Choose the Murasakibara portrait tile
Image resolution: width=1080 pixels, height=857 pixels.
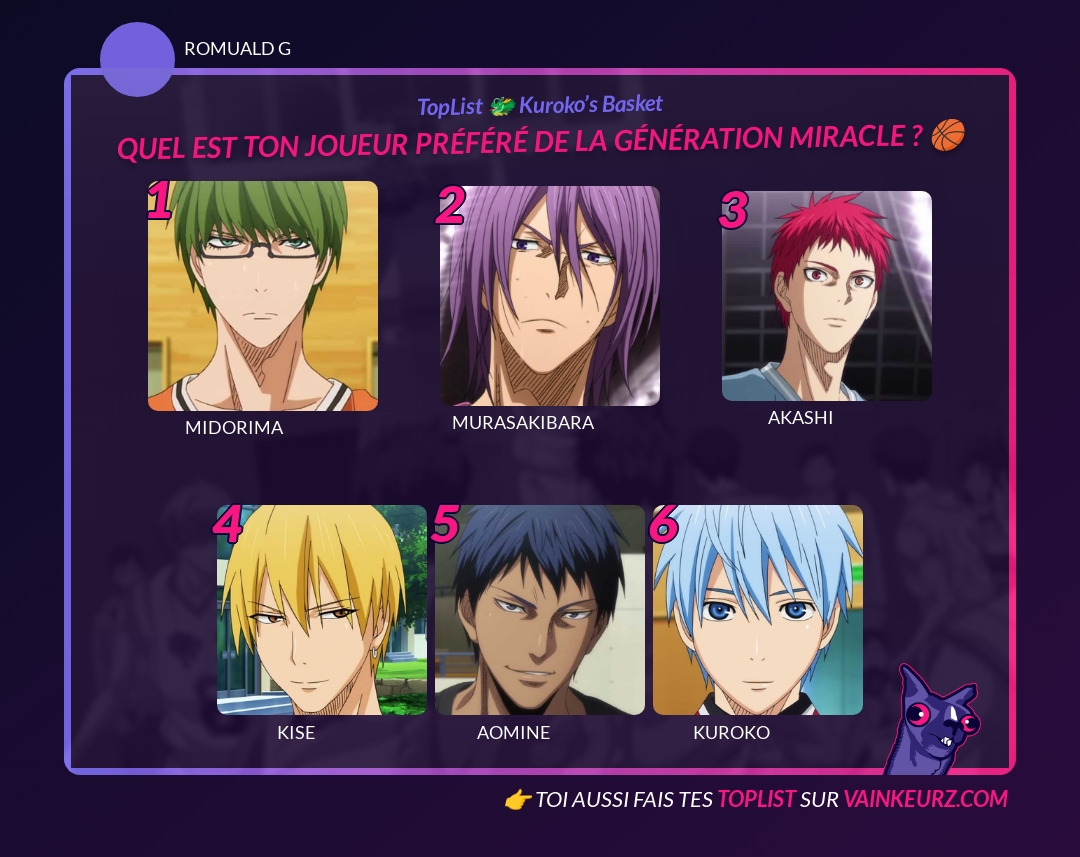point(550,296)
